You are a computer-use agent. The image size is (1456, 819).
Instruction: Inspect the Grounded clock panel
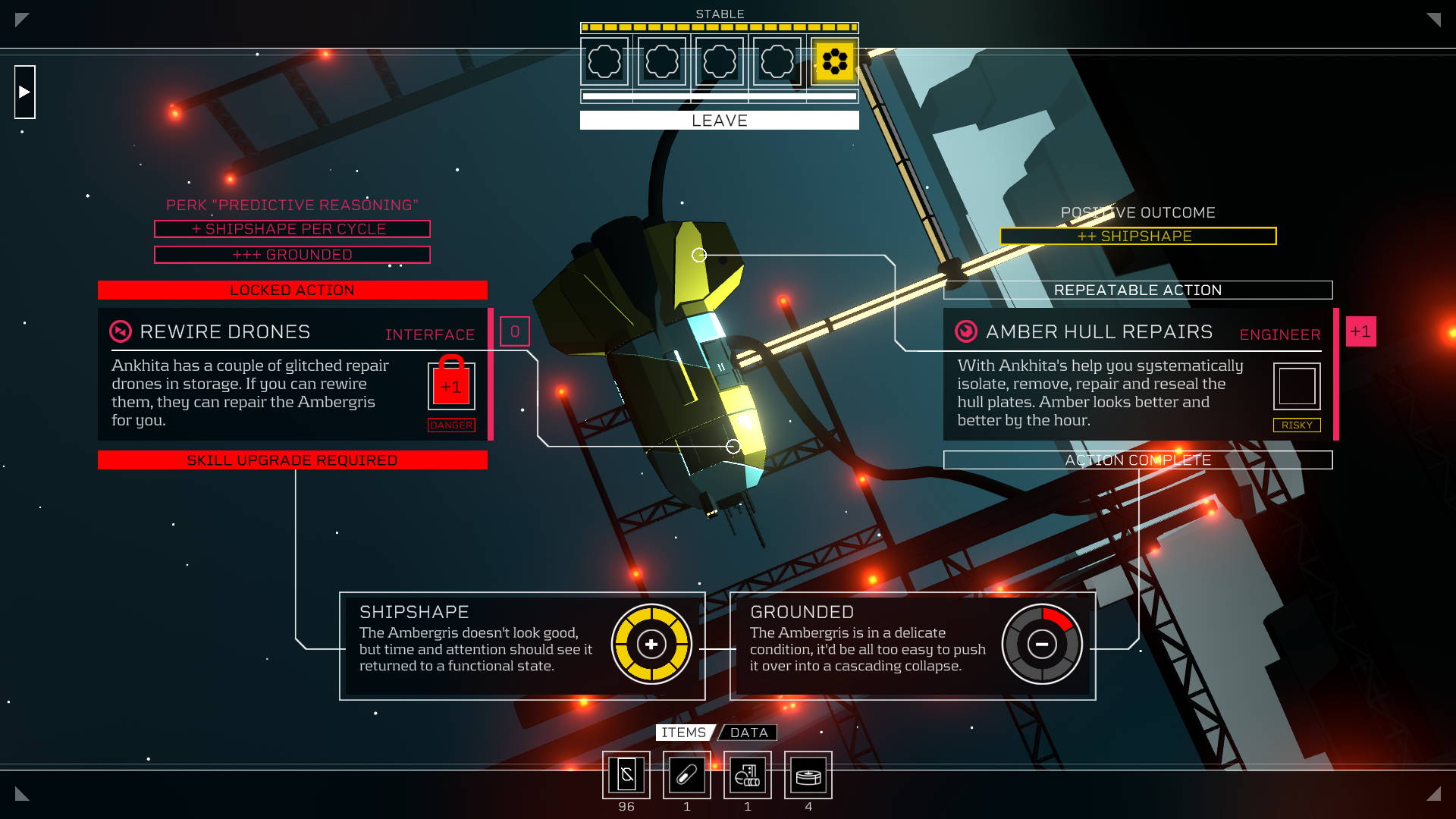(912, 645)
